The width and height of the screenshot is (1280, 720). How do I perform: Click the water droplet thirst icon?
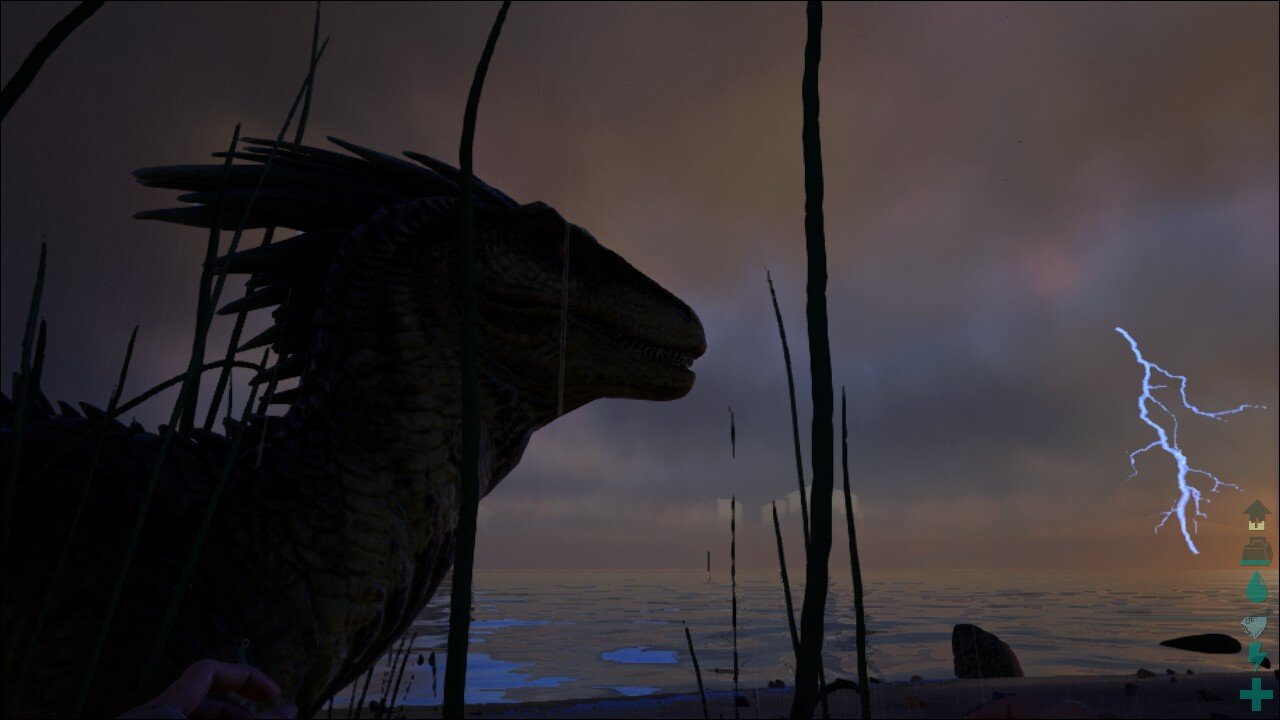1256,587
